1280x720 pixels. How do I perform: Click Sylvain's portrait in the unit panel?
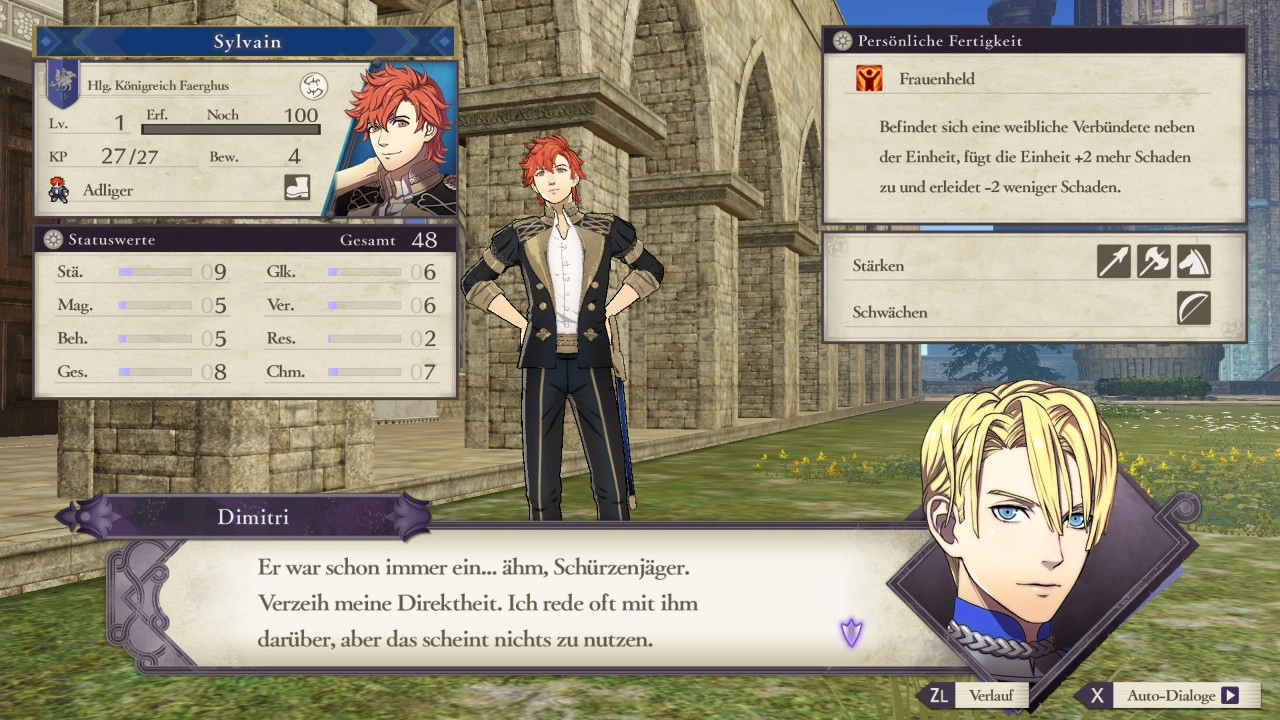pyautogui.click(x=397, y=140)
